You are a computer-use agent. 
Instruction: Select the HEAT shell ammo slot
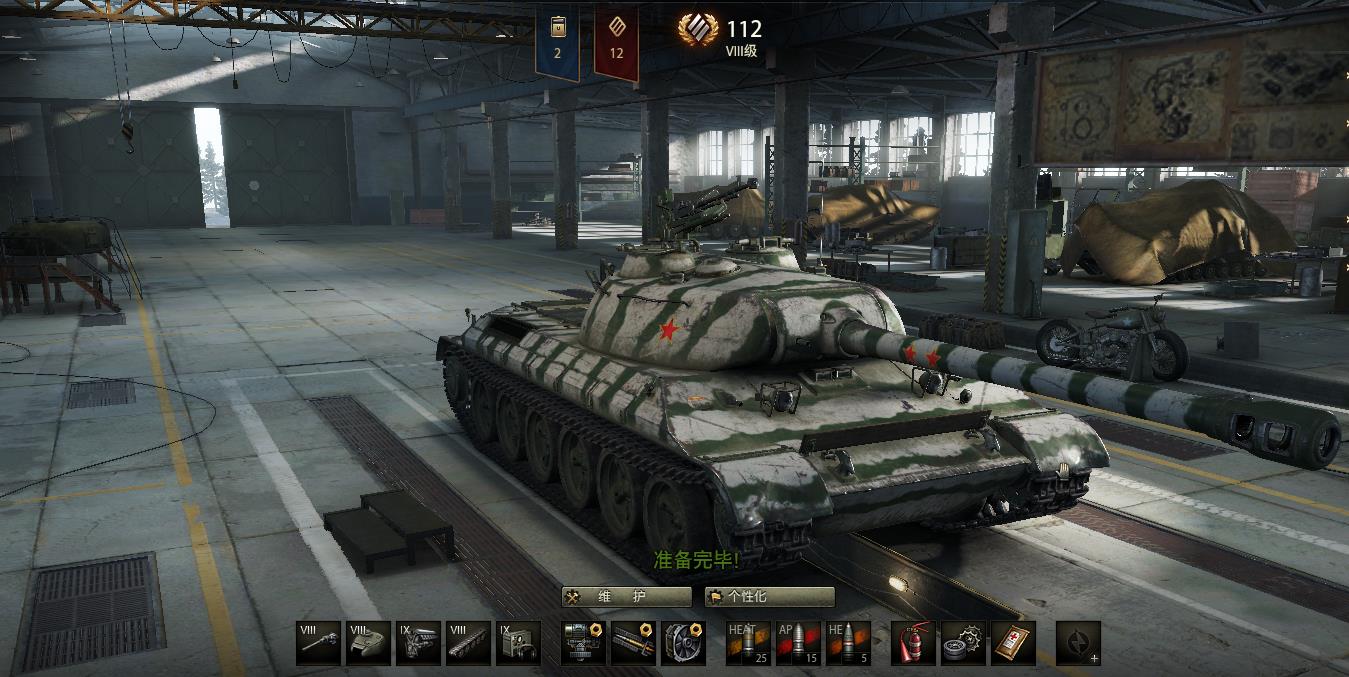[x=748, y=643]
